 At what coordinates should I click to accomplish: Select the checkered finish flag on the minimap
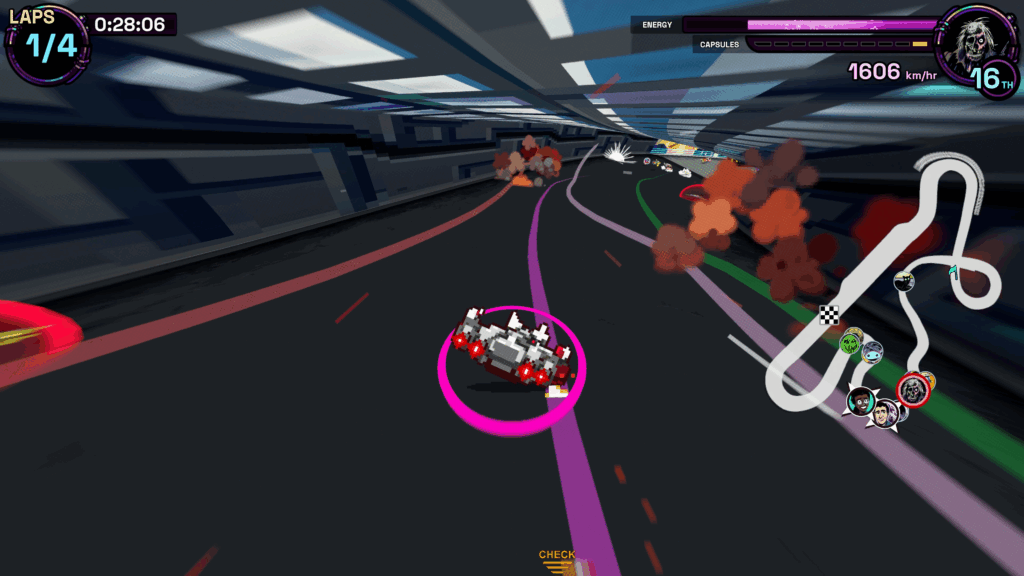(829, 314)
